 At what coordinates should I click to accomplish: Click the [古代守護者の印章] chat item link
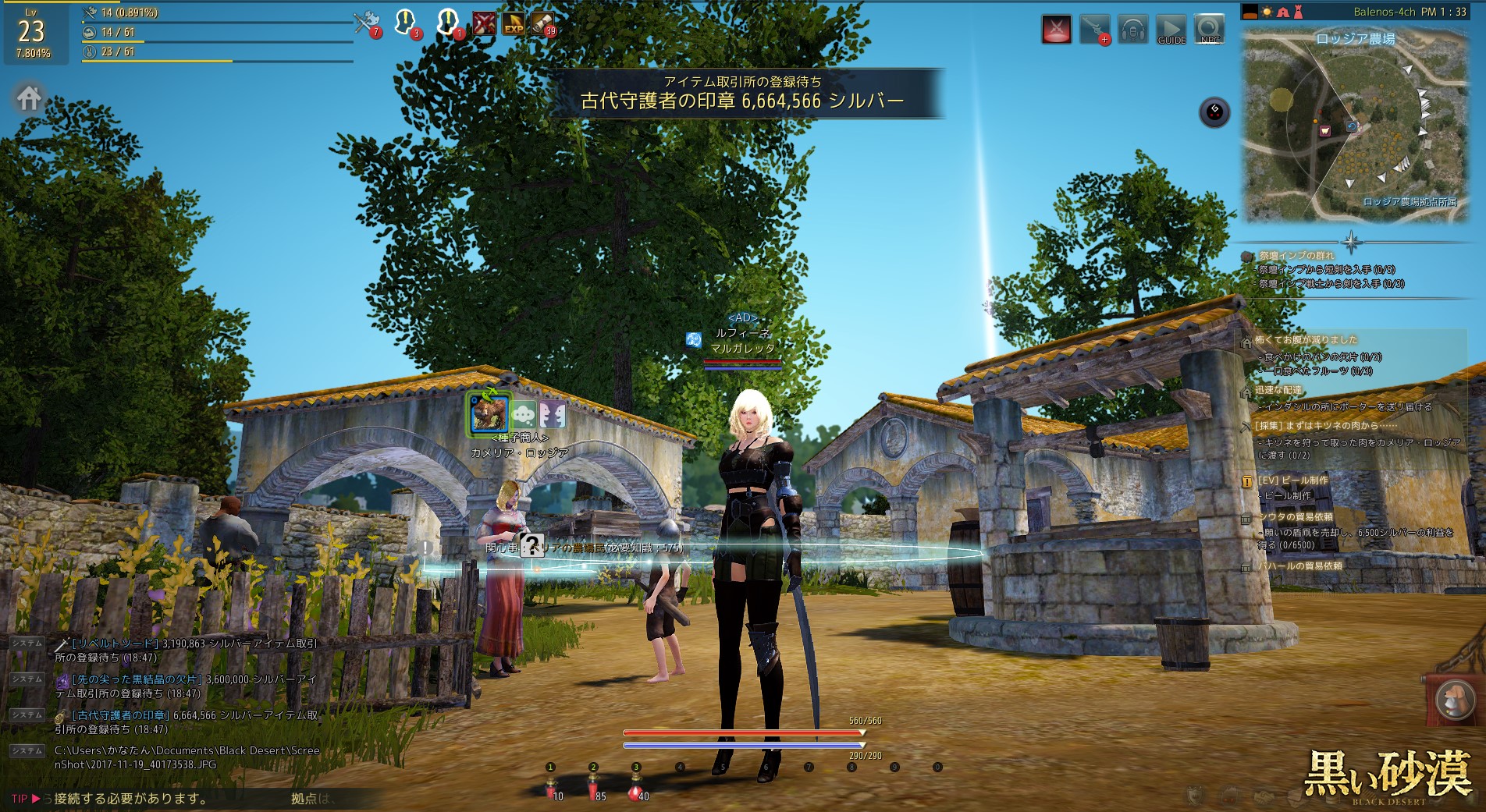[x=120, y=715]
